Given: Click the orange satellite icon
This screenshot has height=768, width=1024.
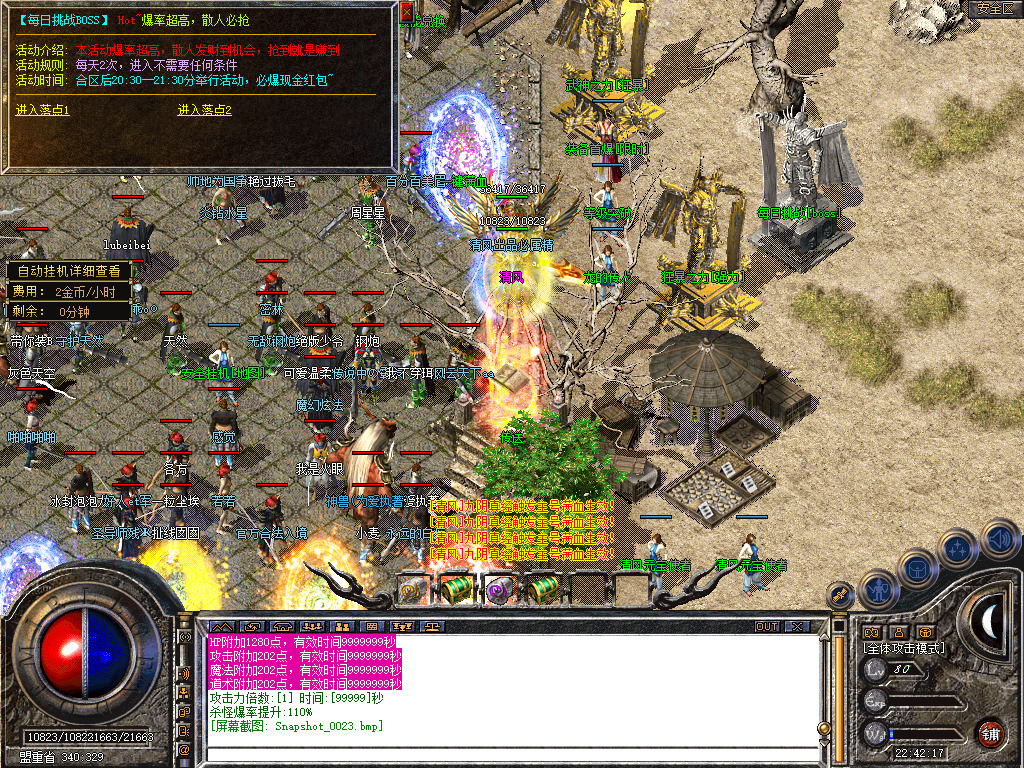Looking at the screenshot, I should point(840,596).
